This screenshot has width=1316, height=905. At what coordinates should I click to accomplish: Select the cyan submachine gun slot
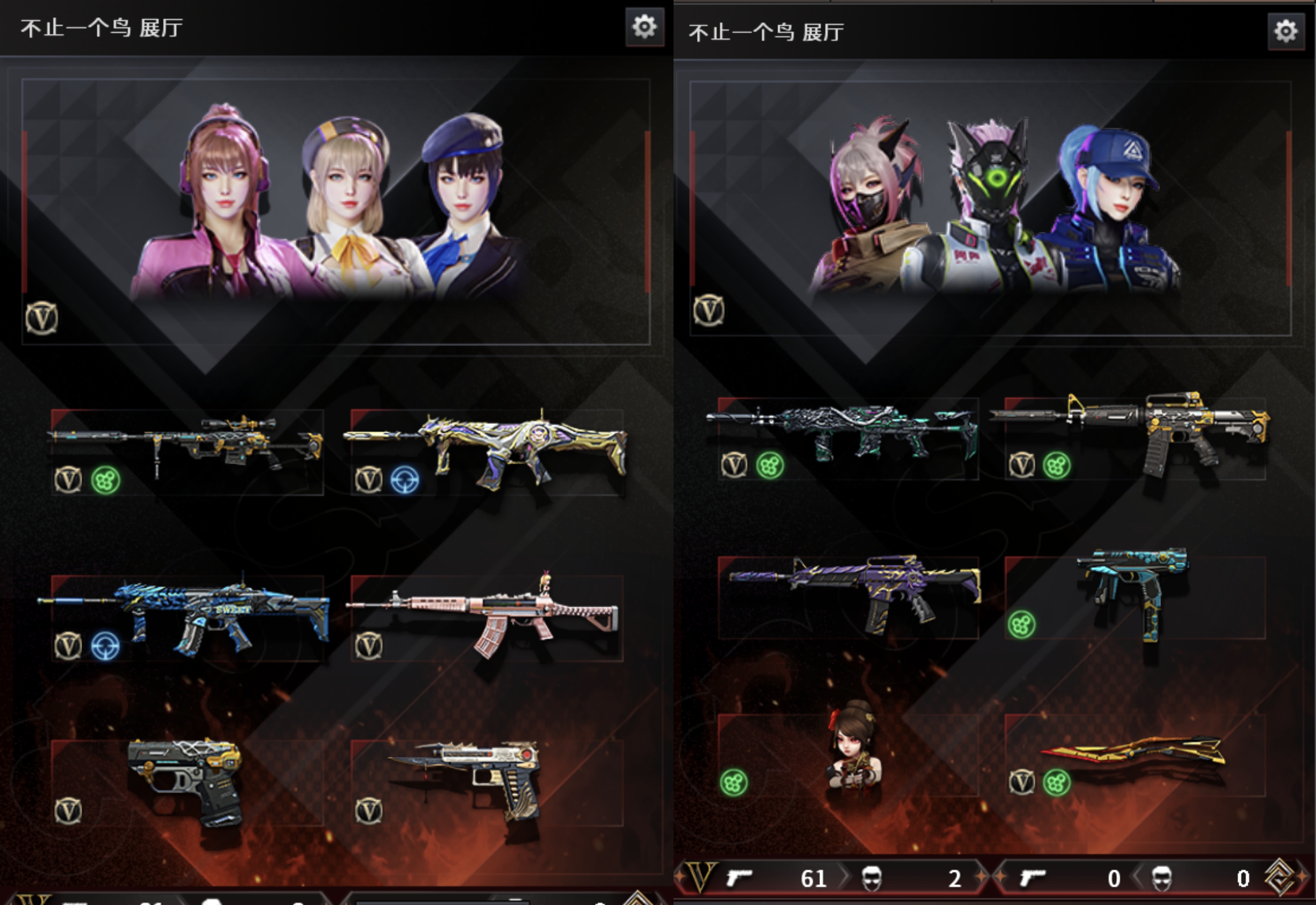tap(1135, 597)
